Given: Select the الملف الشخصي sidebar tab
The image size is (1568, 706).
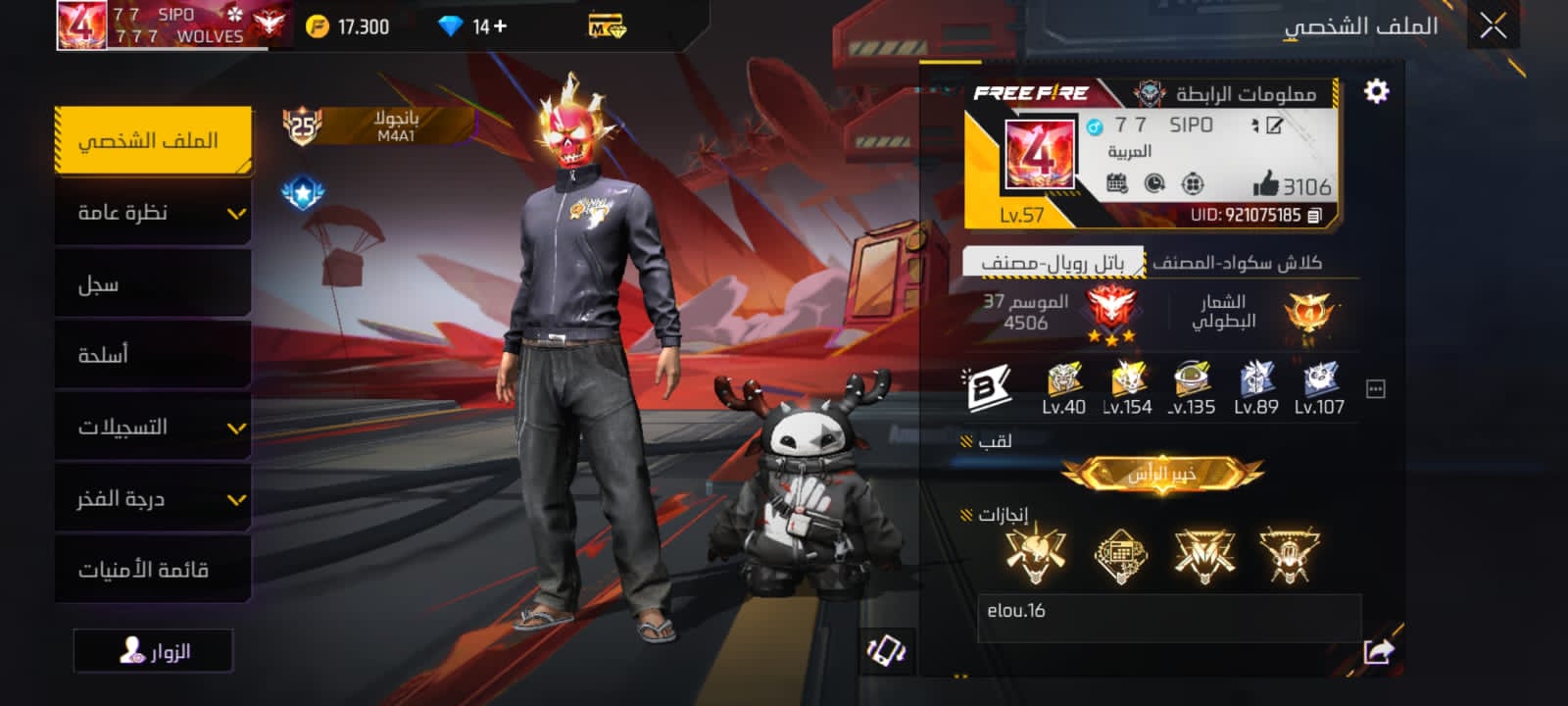Looking at the screenshot, I should (x=152, y=141).
